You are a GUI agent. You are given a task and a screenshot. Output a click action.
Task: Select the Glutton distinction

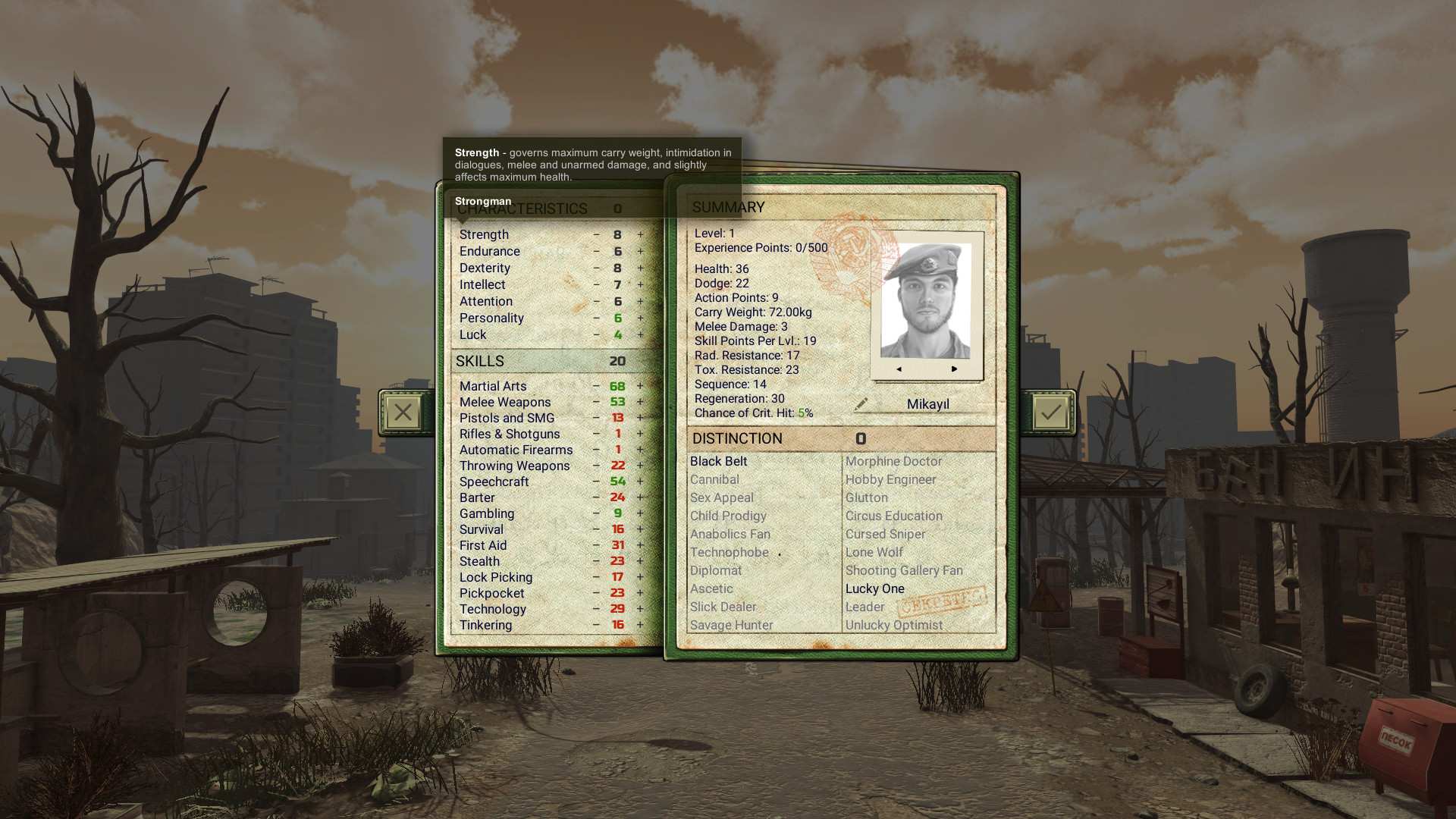[x=866, y=497]
